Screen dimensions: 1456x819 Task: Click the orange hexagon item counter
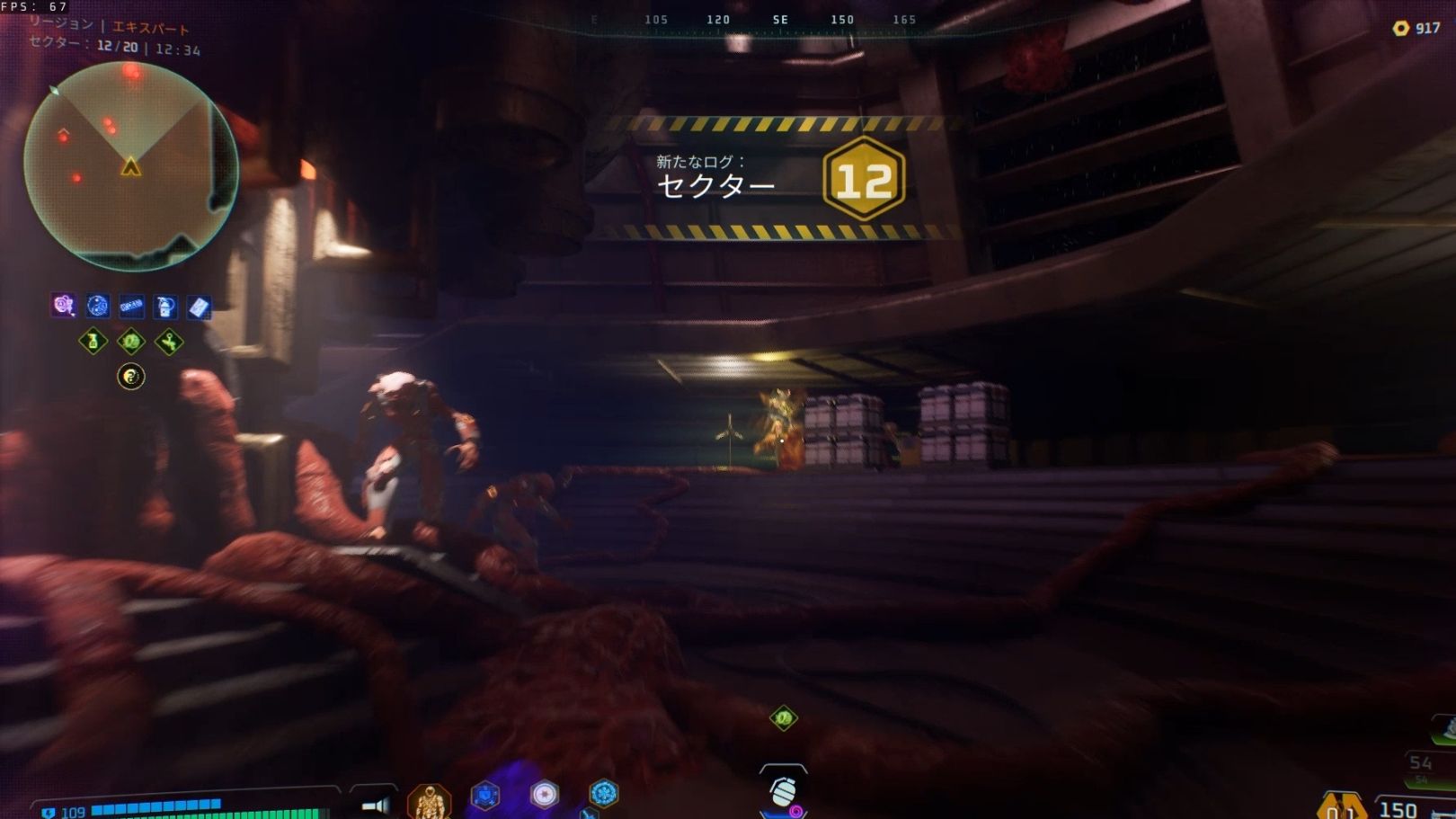tap(1341, 806)
